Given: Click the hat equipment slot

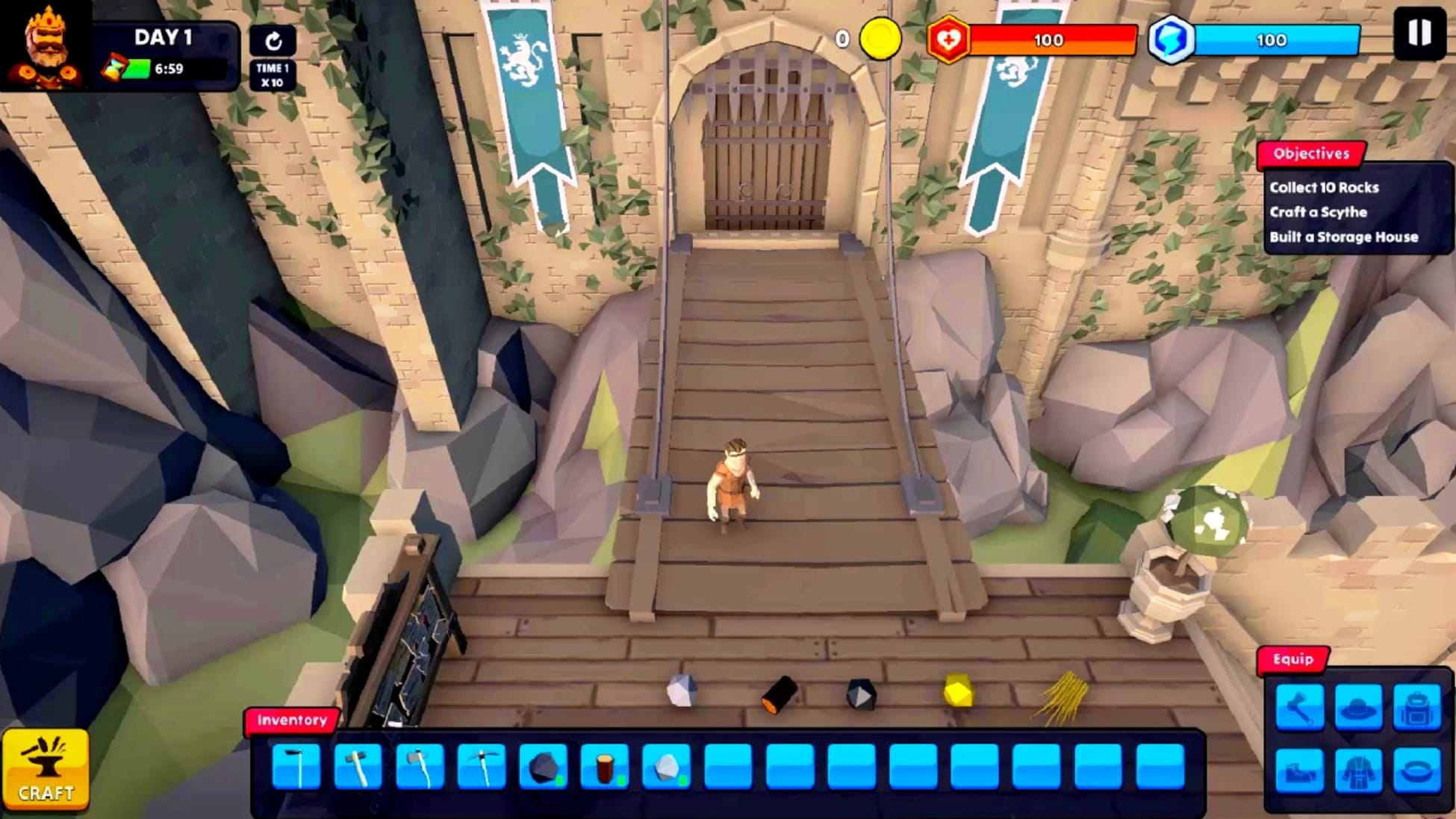Looking at the screenshot, I should coord(1358,707).
